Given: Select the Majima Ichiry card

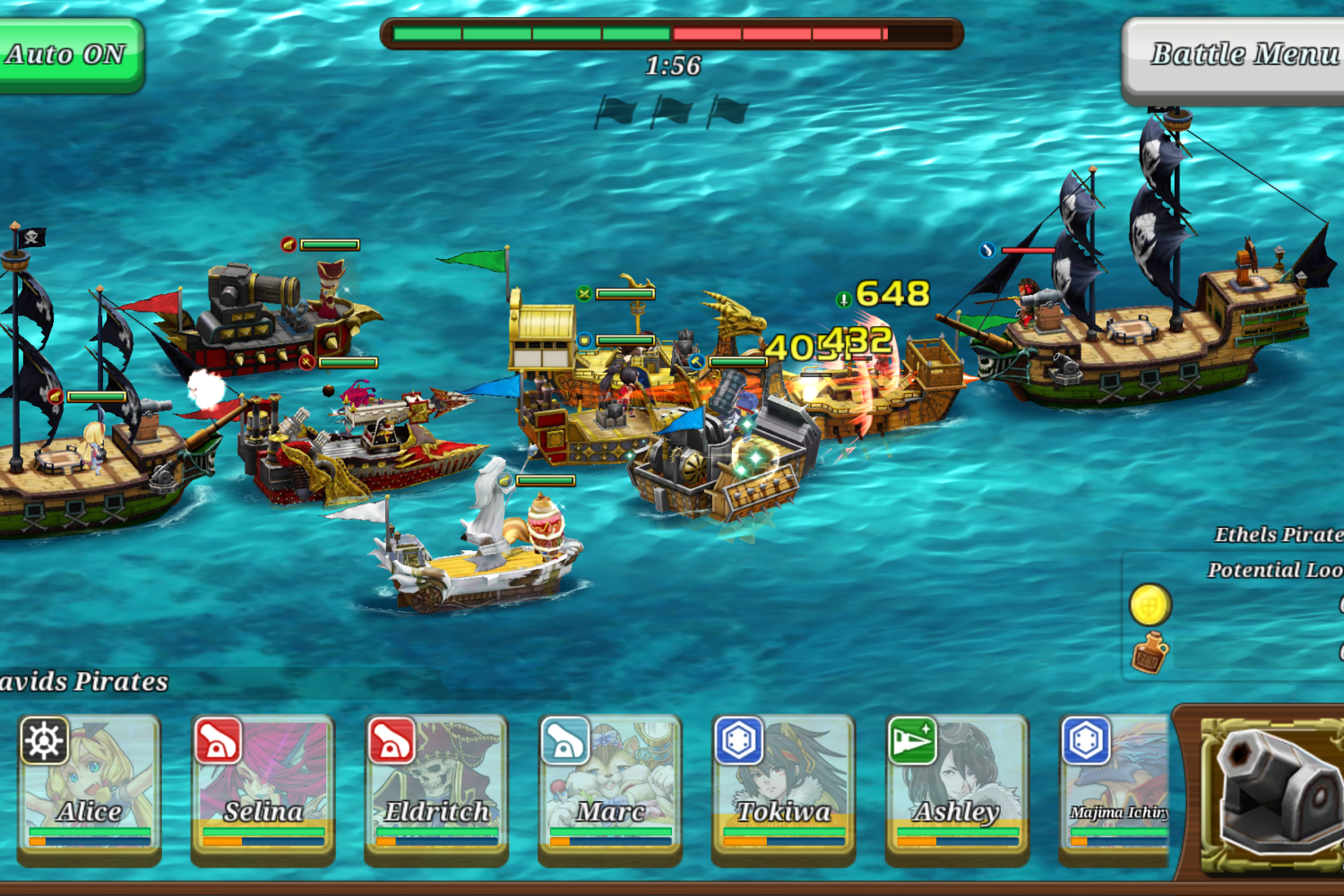Looking at the screenshot, I should (x=1116, y=788).
